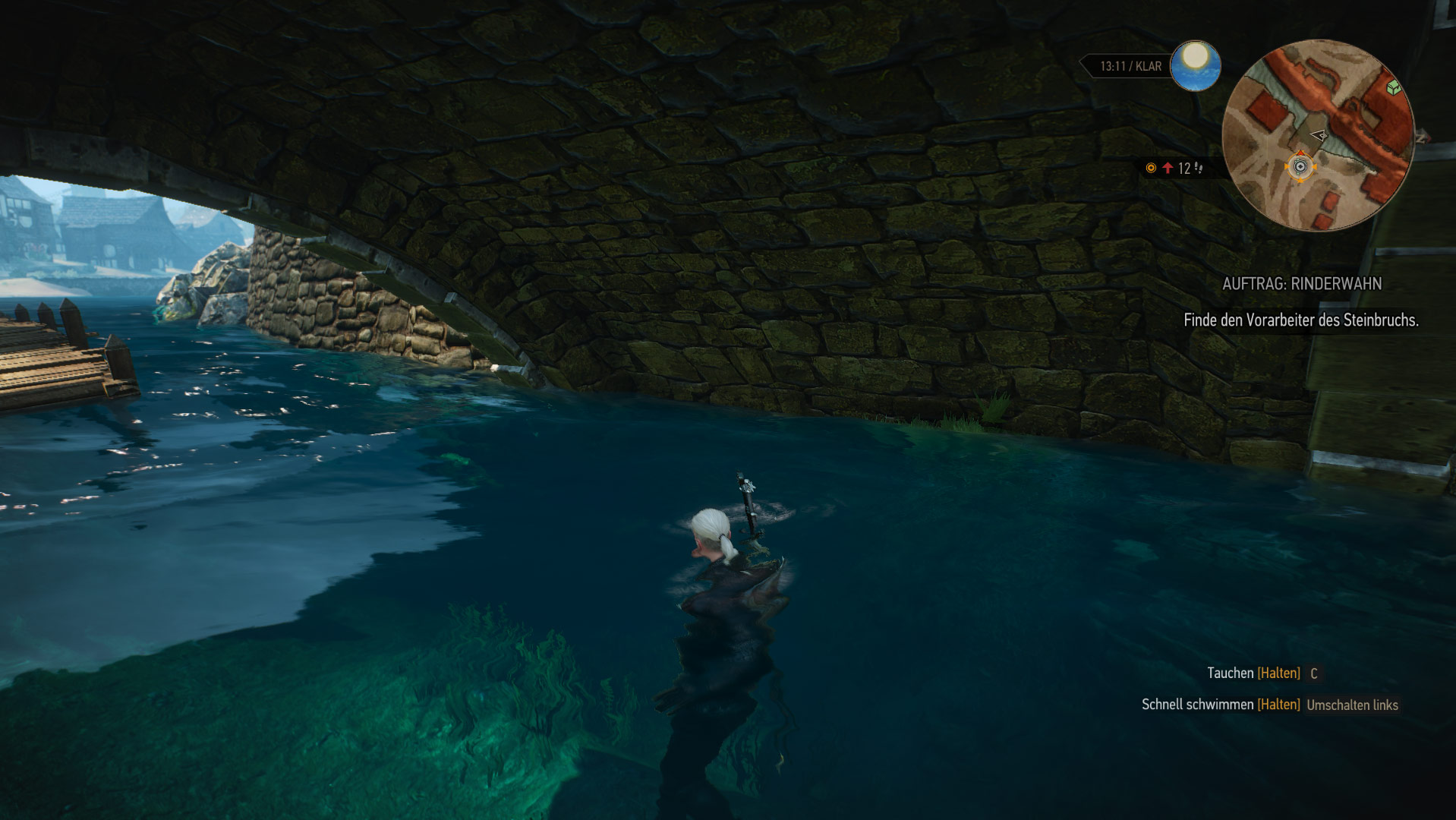Image resolution: width=1456 pixels, height=820 pixels.
Task: Click the player arrow on the minimap
Action: (1319, 136)
